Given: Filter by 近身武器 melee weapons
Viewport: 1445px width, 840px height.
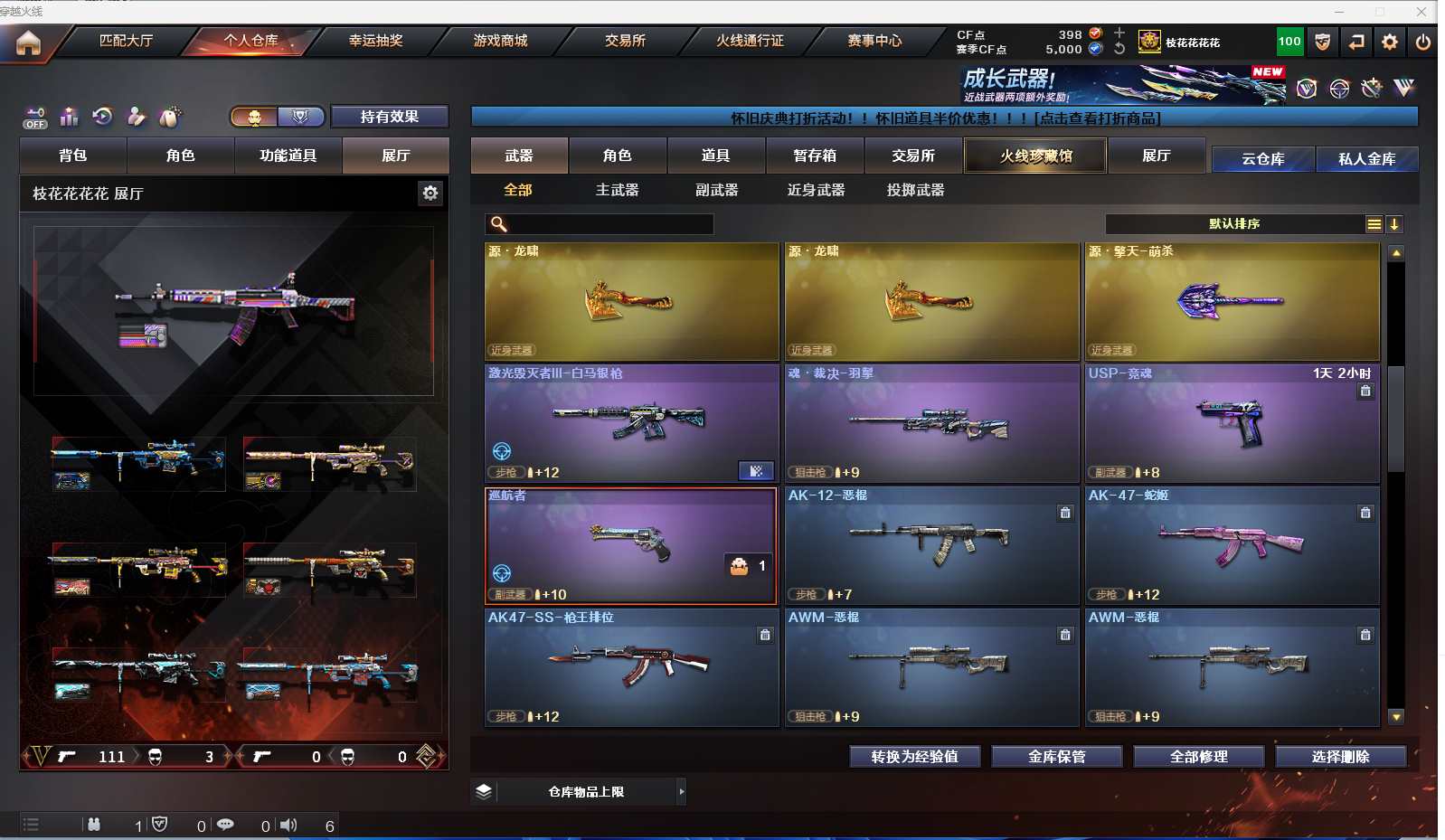Looking at the screenshot, I should tap(816, 190).
